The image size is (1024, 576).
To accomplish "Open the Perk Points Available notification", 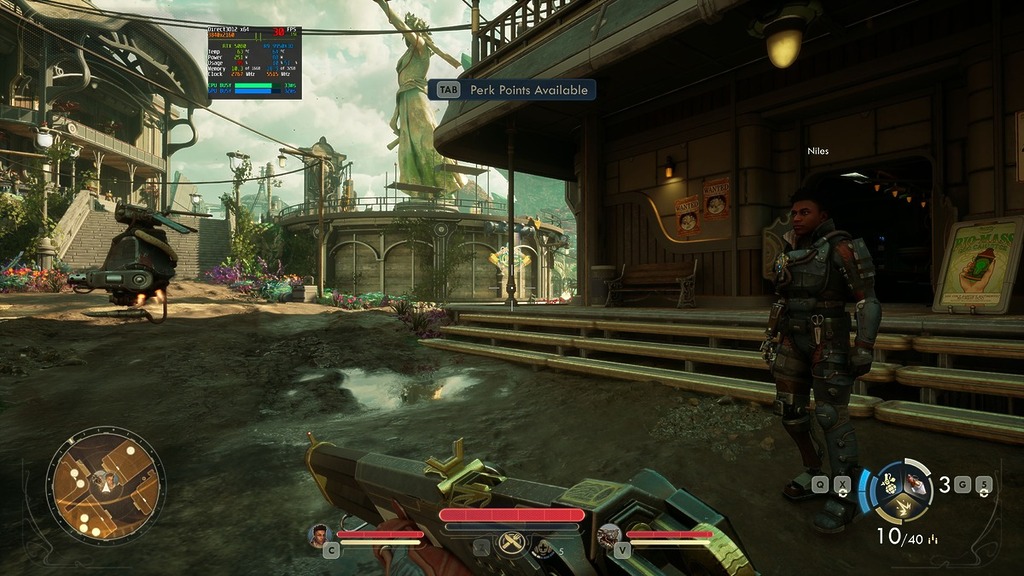I will click(512, 90).
